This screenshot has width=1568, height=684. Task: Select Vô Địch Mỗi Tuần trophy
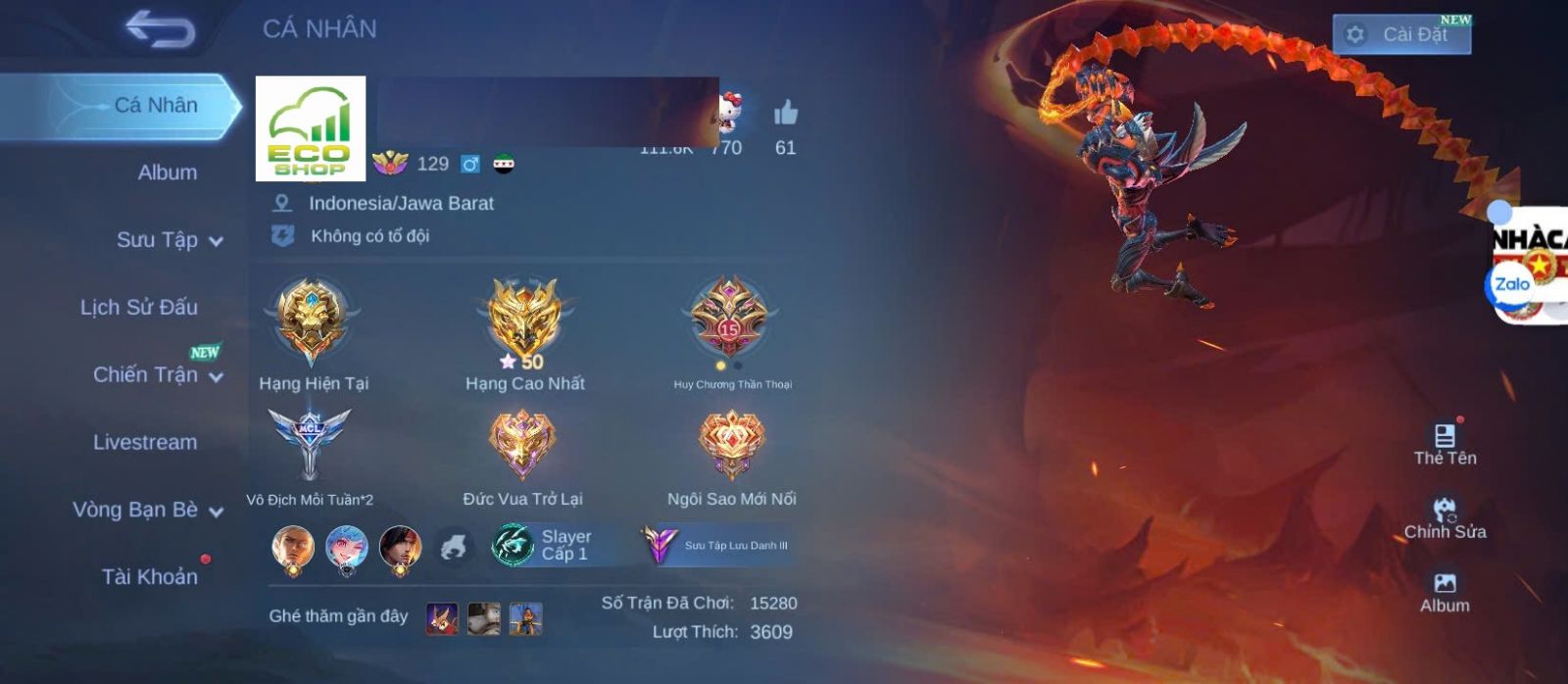tap(310, 443)
